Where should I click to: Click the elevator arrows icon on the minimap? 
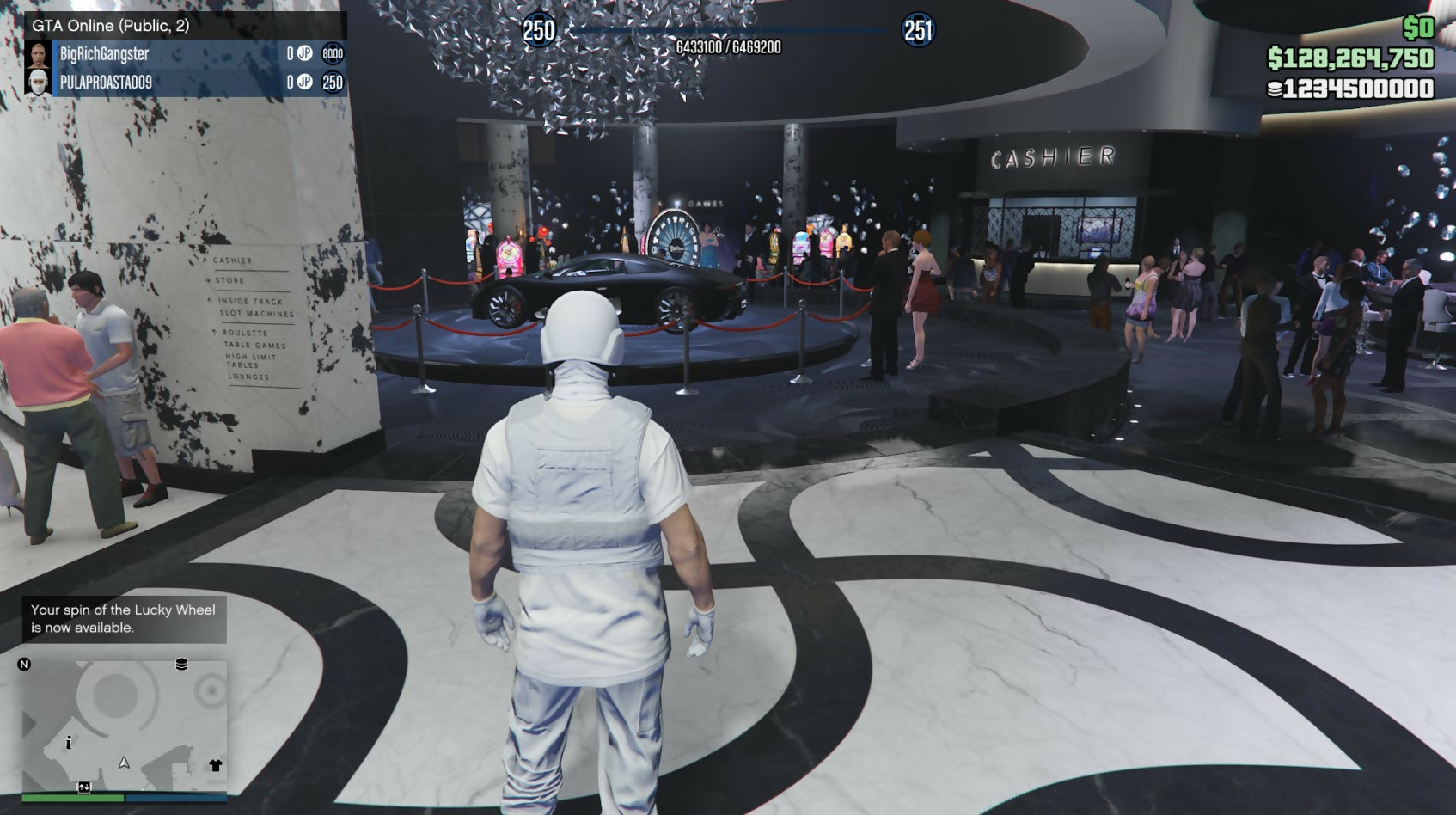(84, 787)
